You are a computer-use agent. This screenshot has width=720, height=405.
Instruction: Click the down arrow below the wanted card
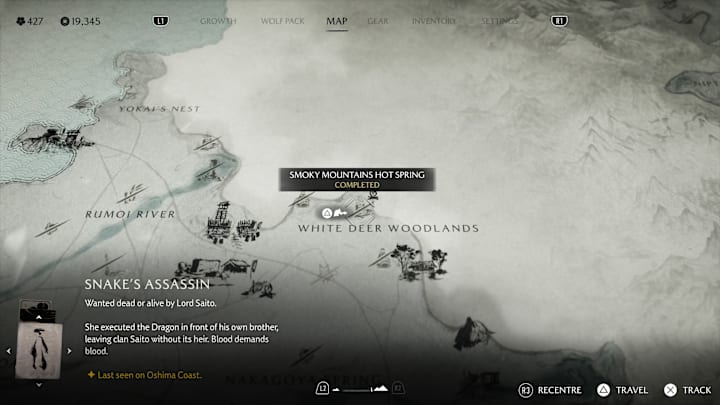(40, 384)
